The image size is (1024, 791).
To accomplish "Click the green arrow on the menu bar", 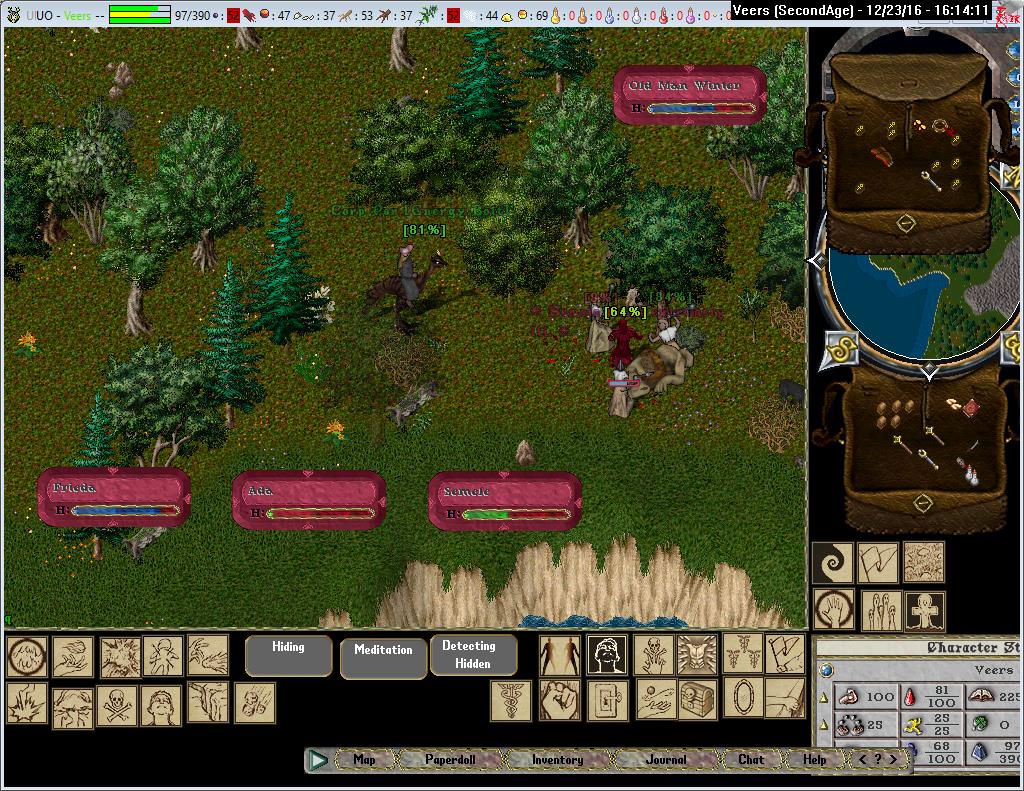I will pyautogui.click(x=319, y=760).
